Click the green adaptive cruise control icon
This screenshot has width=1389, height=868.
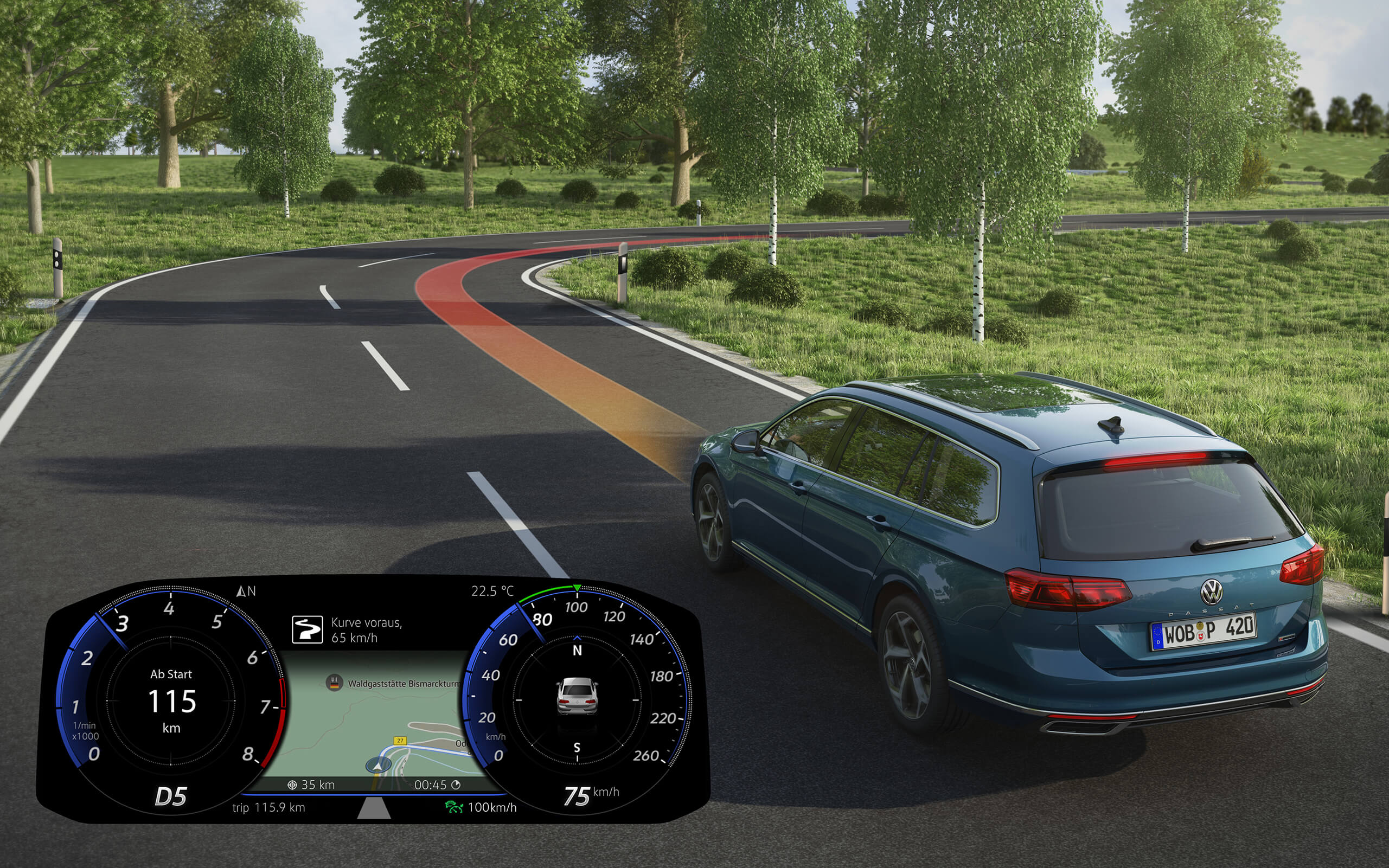tap(453, 807)
